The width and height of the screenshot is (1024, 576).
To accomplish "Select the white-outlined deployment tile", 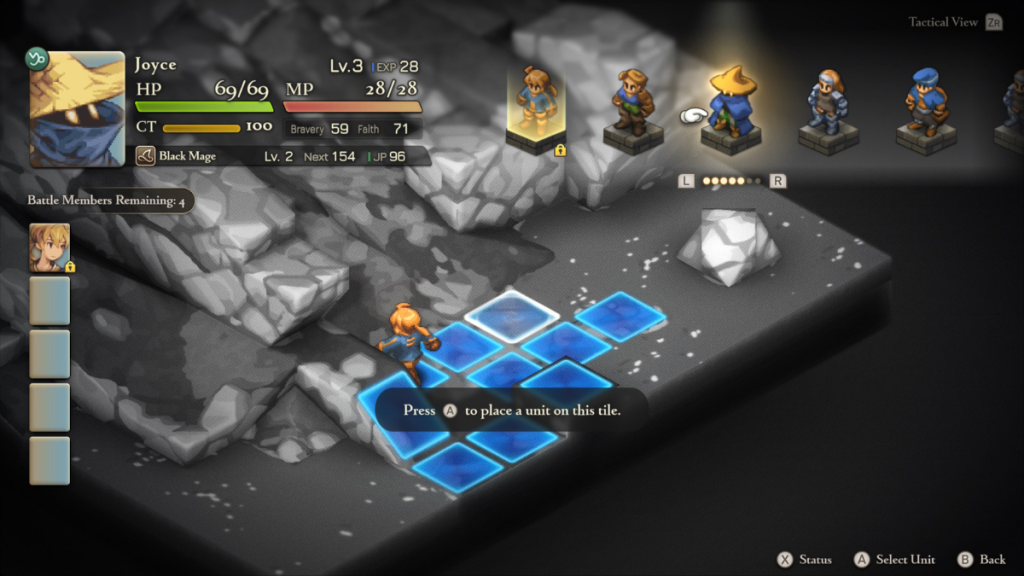I will (x=512, y=313).
